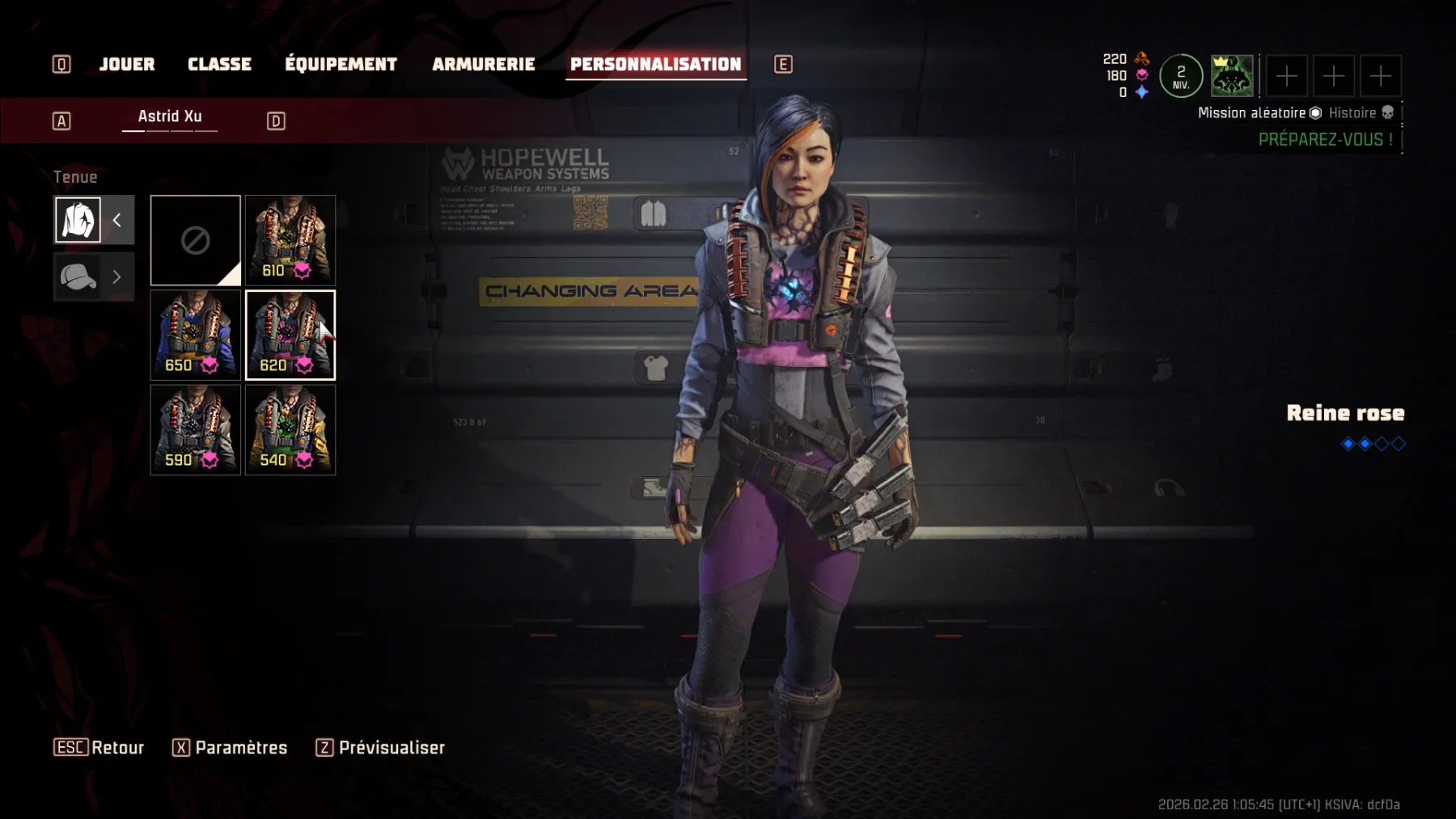The height and width of the screenshot is (819, 1456).
Task: Choose the jacket outfit category
Action: 78,220
